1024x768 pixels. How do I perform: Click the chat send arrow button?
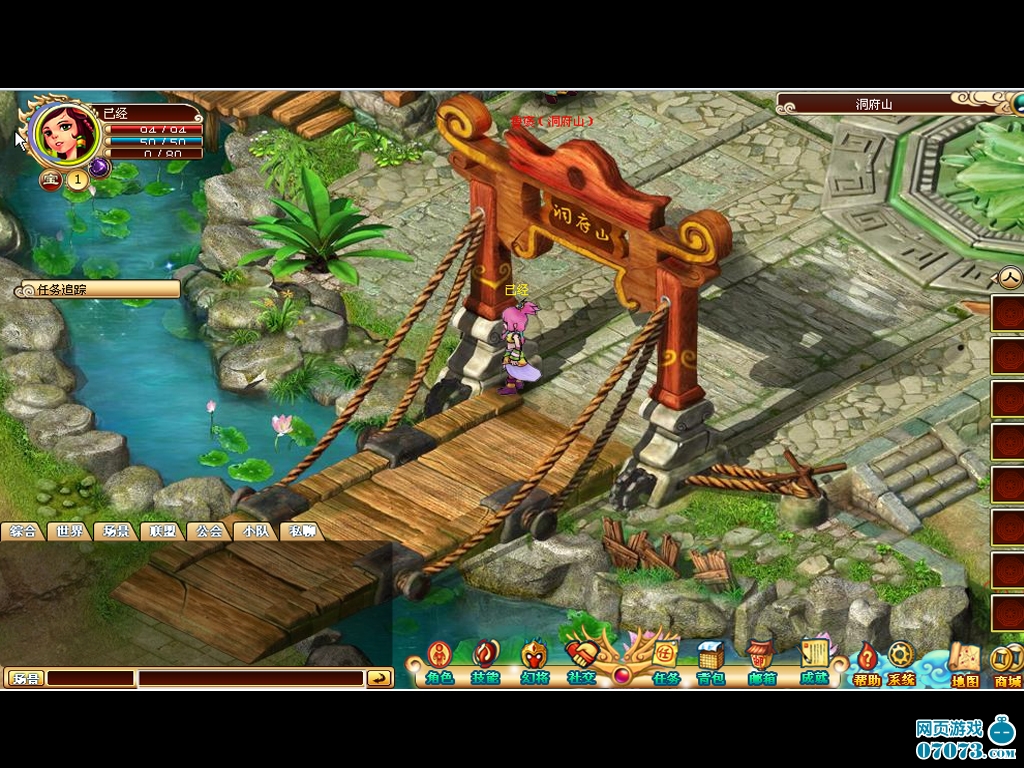(x=379, y=678)
